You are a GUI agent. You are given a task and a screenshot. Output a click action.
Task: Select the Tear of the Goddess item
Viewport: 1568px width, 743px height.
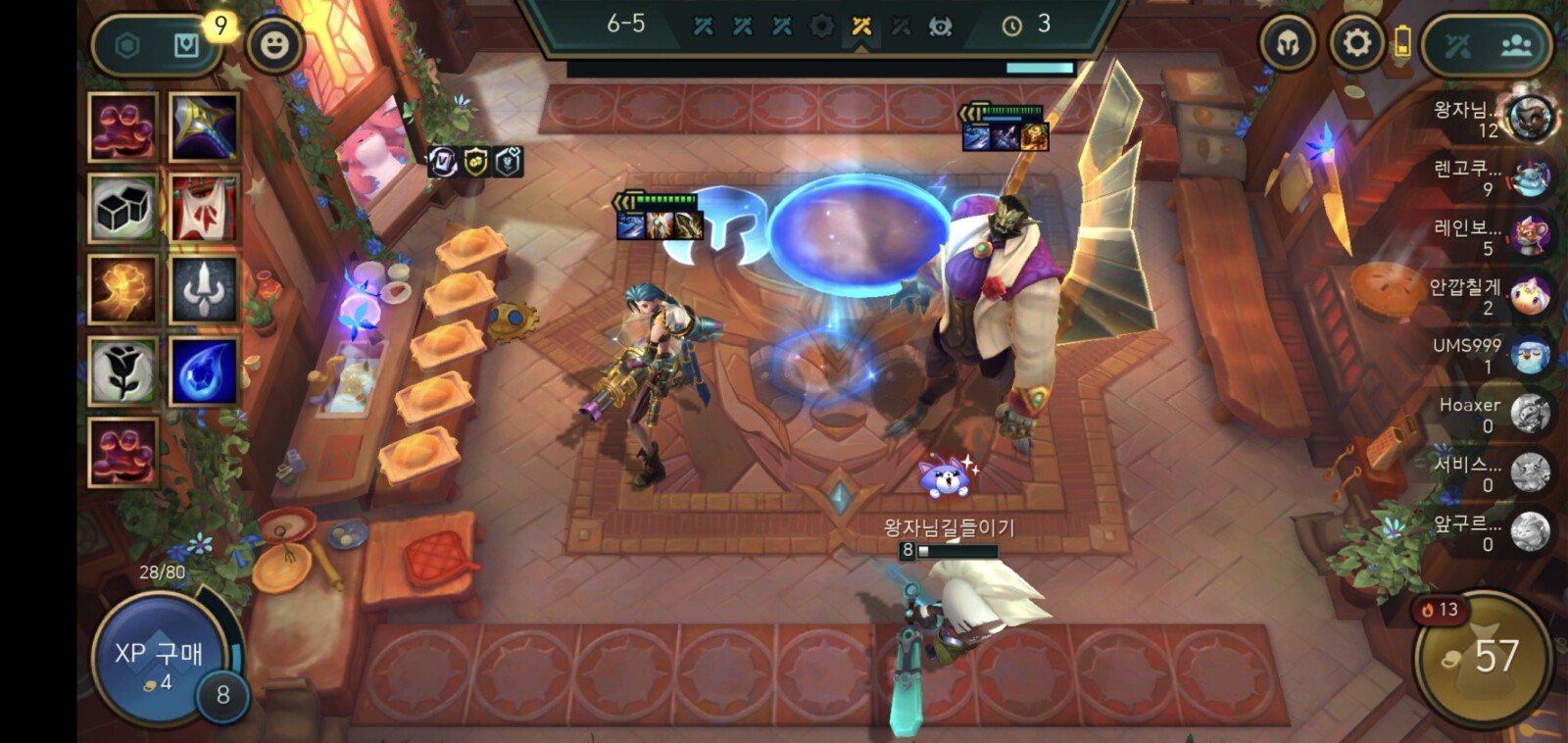204,371
